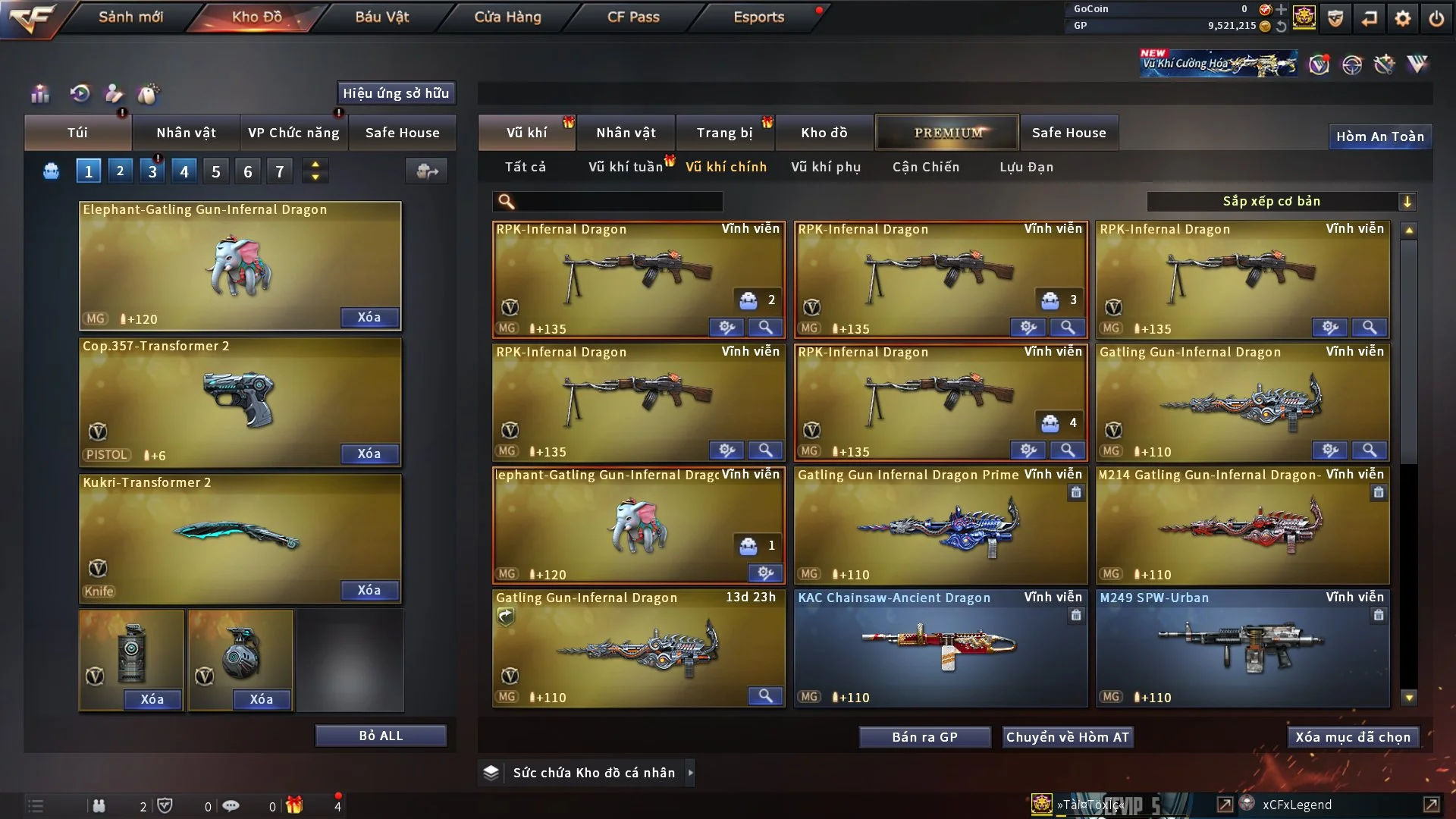
Task: Click Chuyển về Hòm AT button
Action: pyautogui.click(x=1067, y=737)
